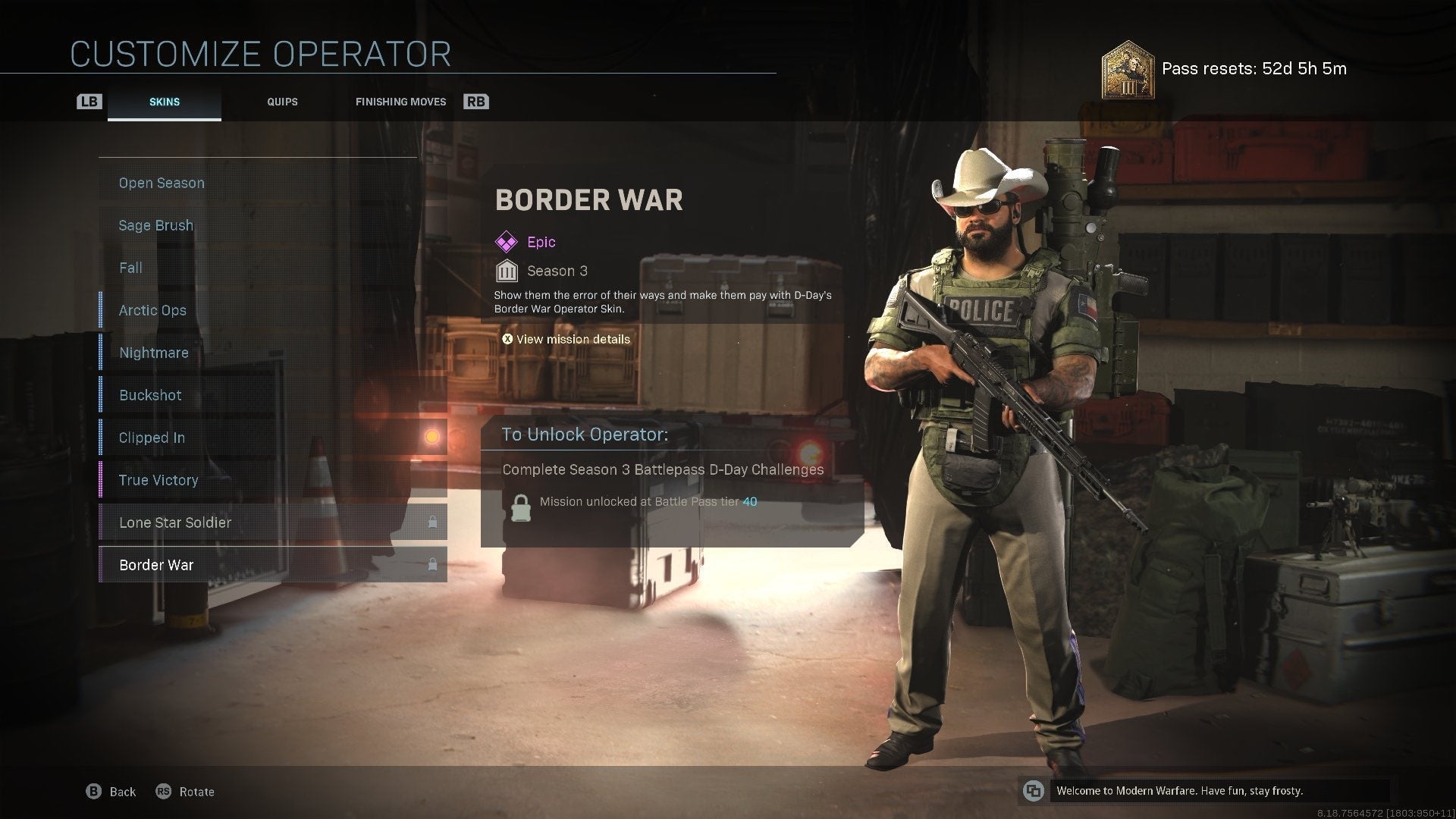Click the RB bumper icon
Screen dimensions: 1456x819
(476, 101)
